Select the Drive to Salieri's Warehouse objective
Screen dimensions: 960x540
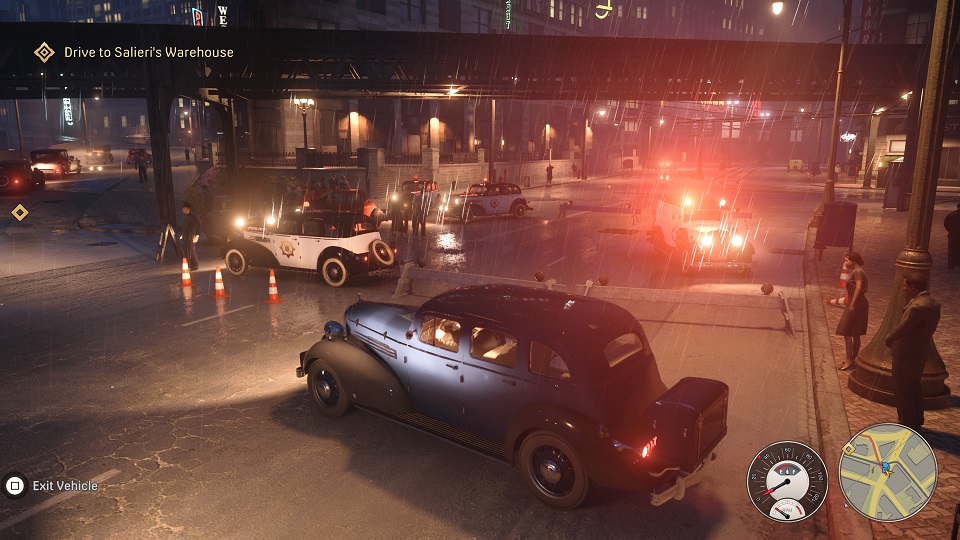click(148, 52)
